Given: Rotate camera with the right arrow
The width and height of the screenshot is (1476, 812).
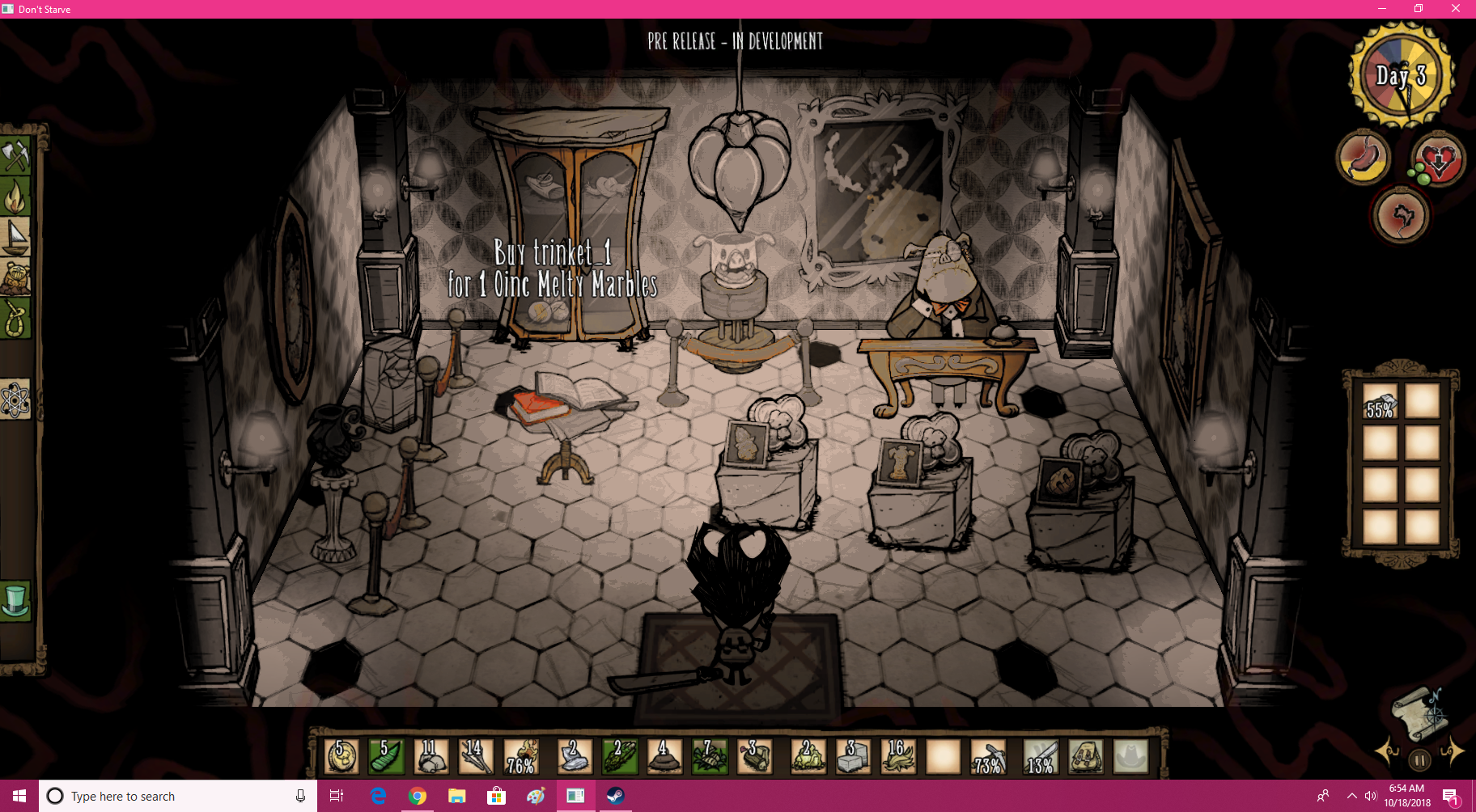Looking at the screenshot, I should tap(1452, 752).
